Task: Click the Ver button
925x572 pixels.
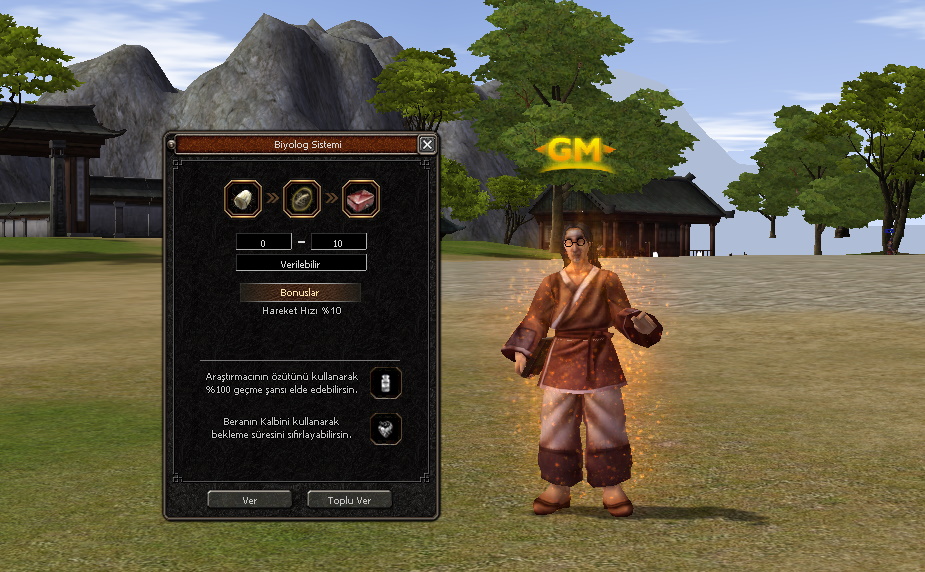Action: 249,499
